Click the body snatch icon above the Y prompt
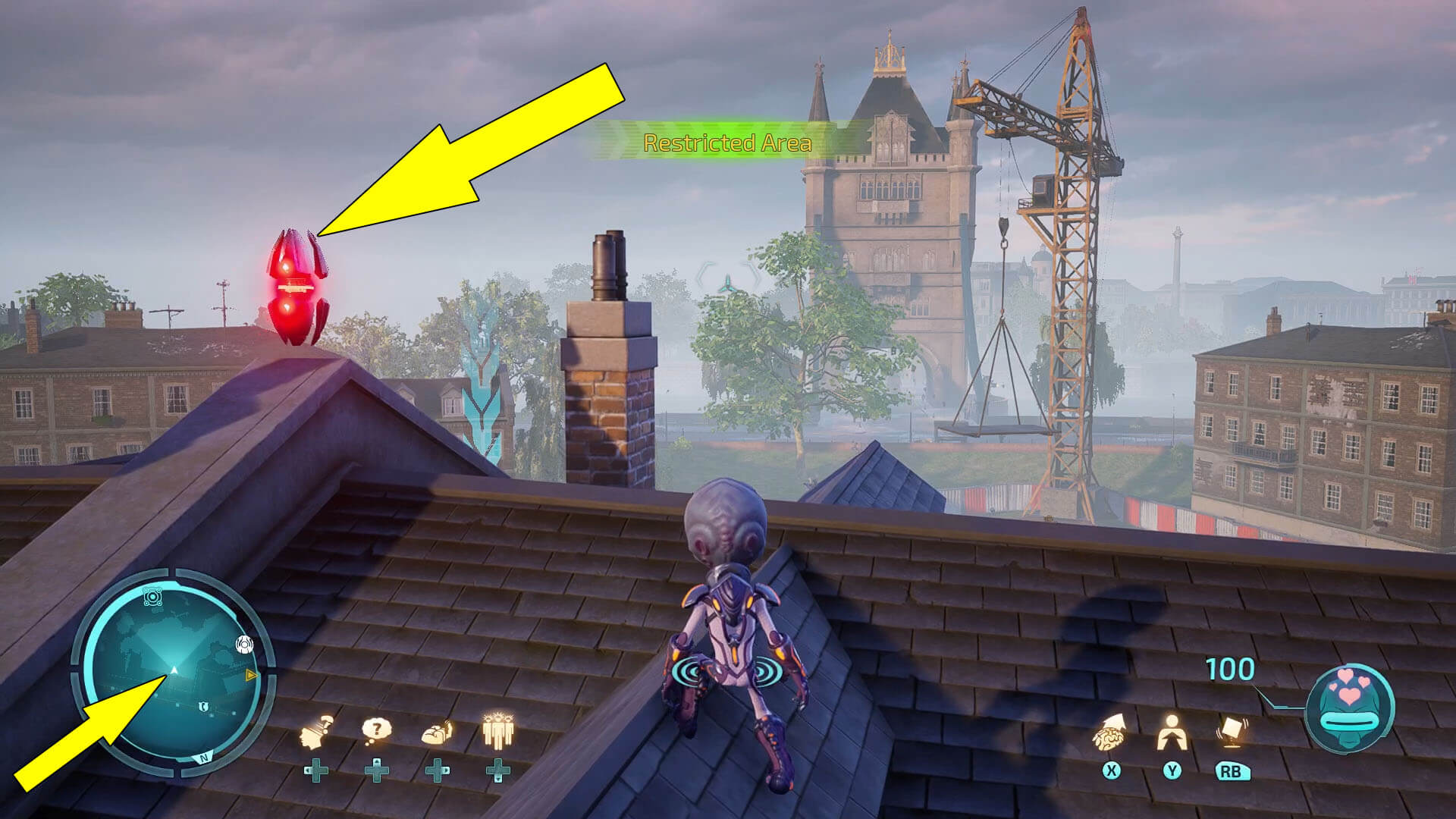Screen dimensions: 1456x819 tap(1172, 733)
